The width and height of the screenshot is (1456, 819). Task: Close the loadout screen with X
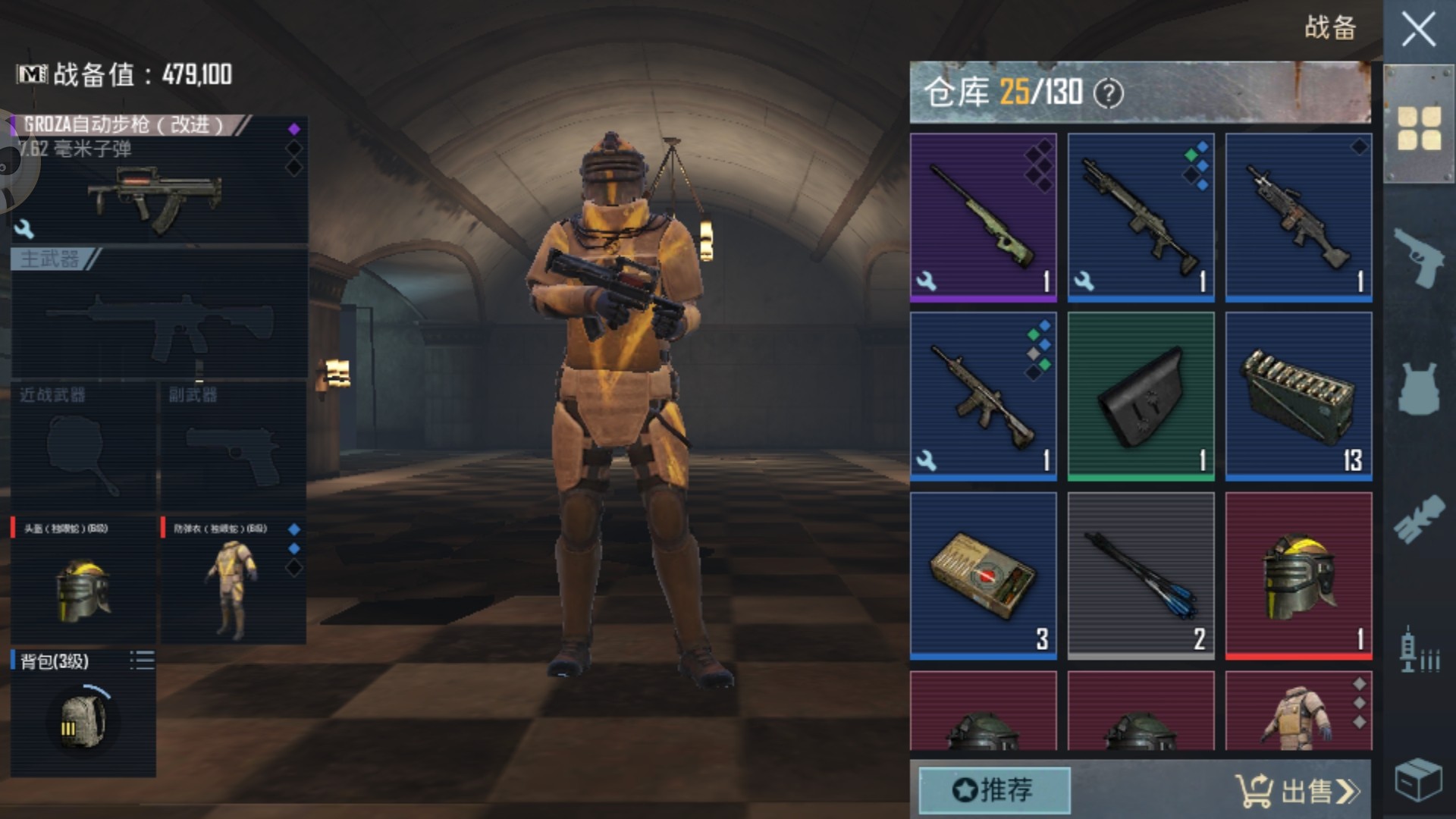pyautogui.click(x=1418, y=31)
